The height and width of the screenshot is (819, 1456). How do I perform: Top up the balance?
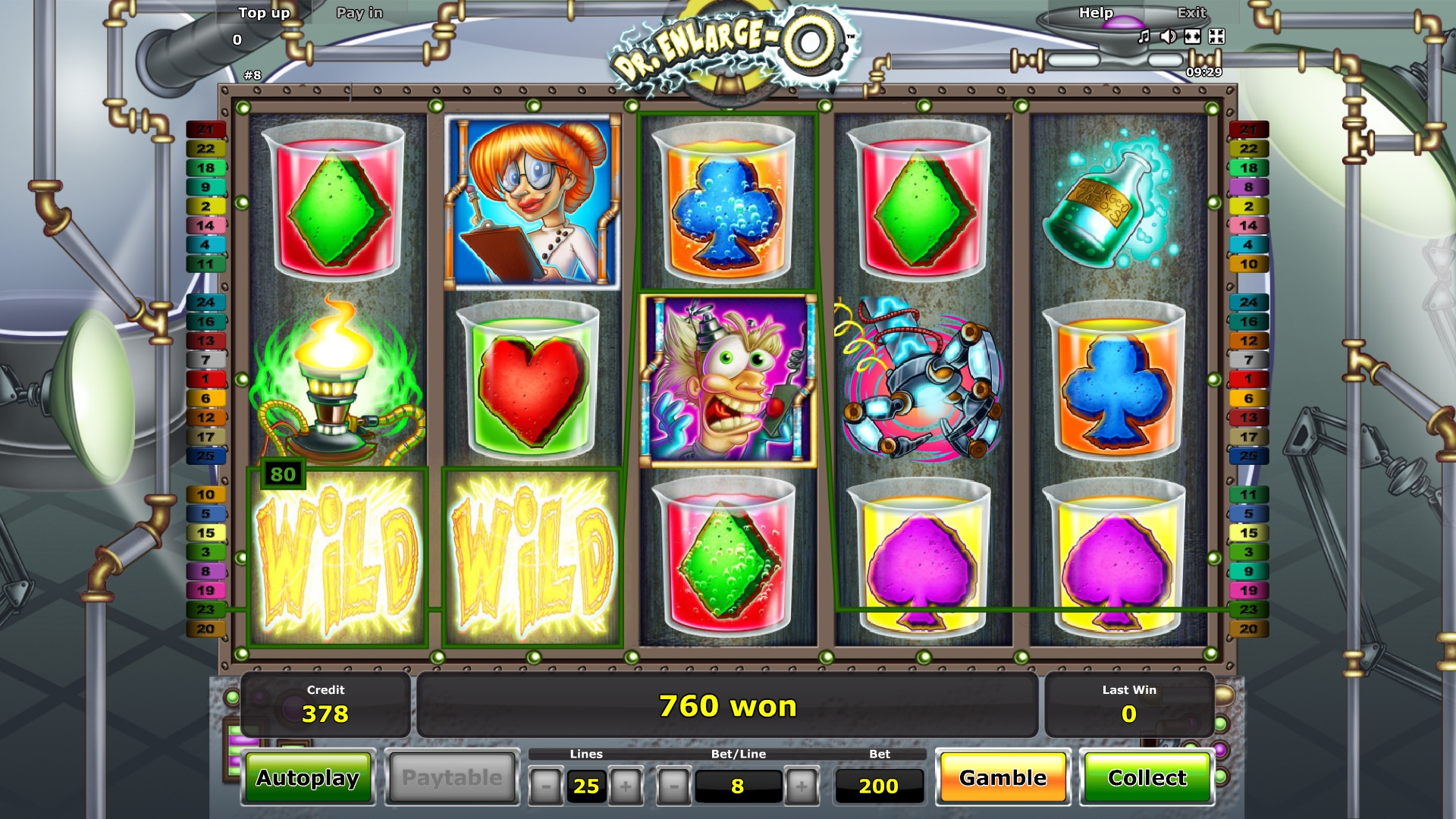coord(264,13)
